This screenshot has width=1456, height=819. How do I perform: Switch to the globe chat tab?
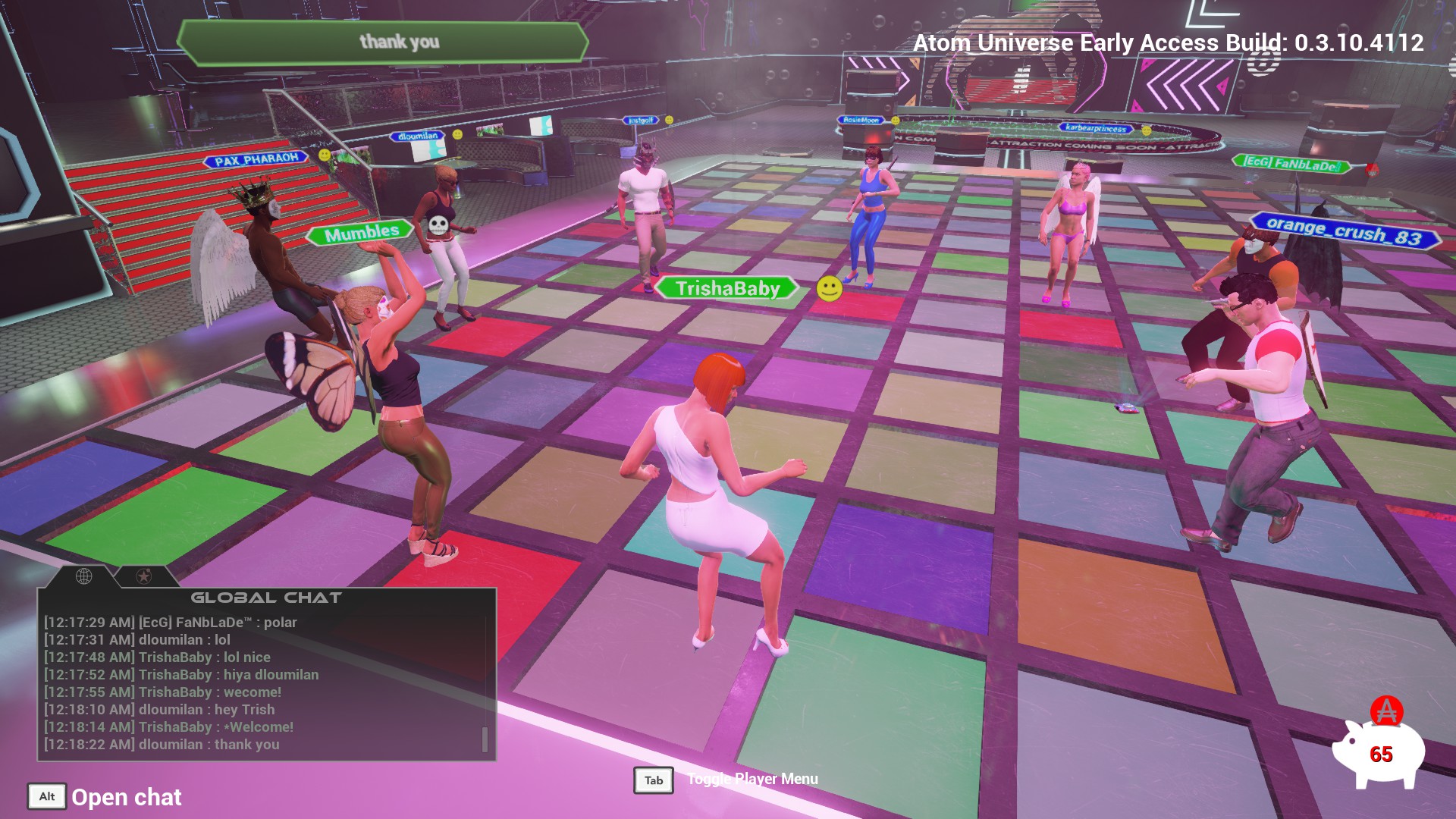(x=84, y=576)
